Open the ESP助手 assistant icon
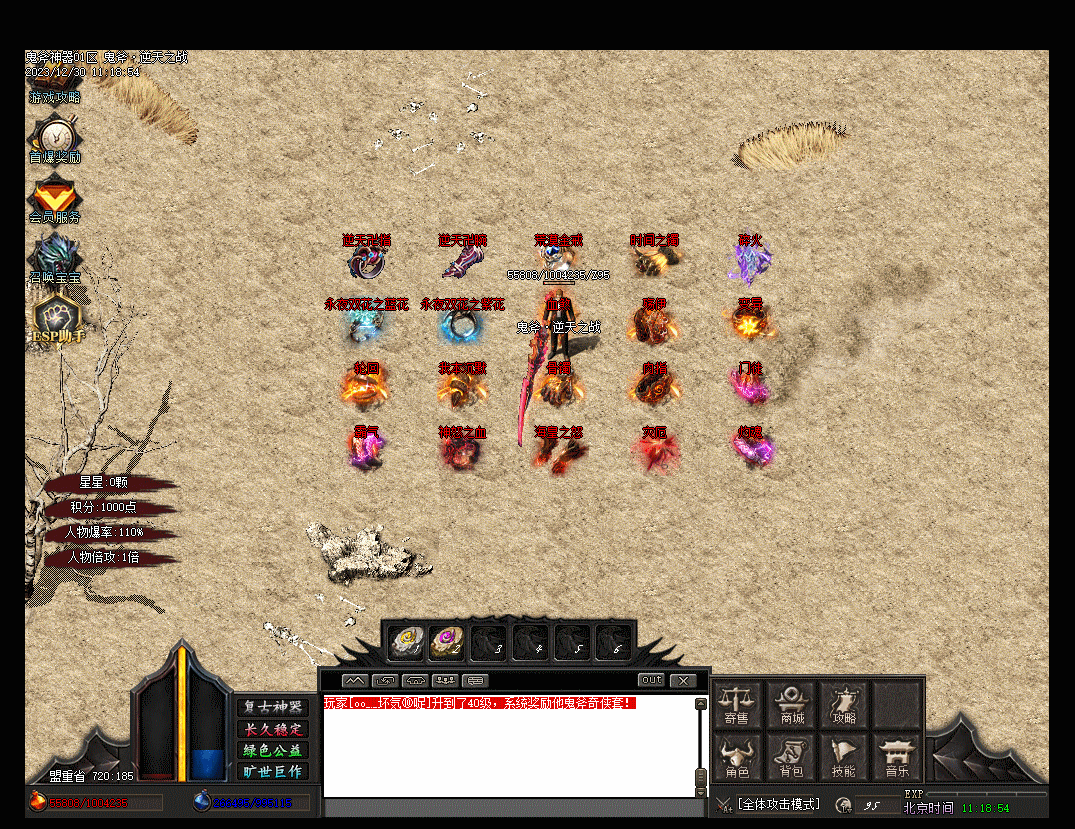1075x829 pixels. coord(54,317)
